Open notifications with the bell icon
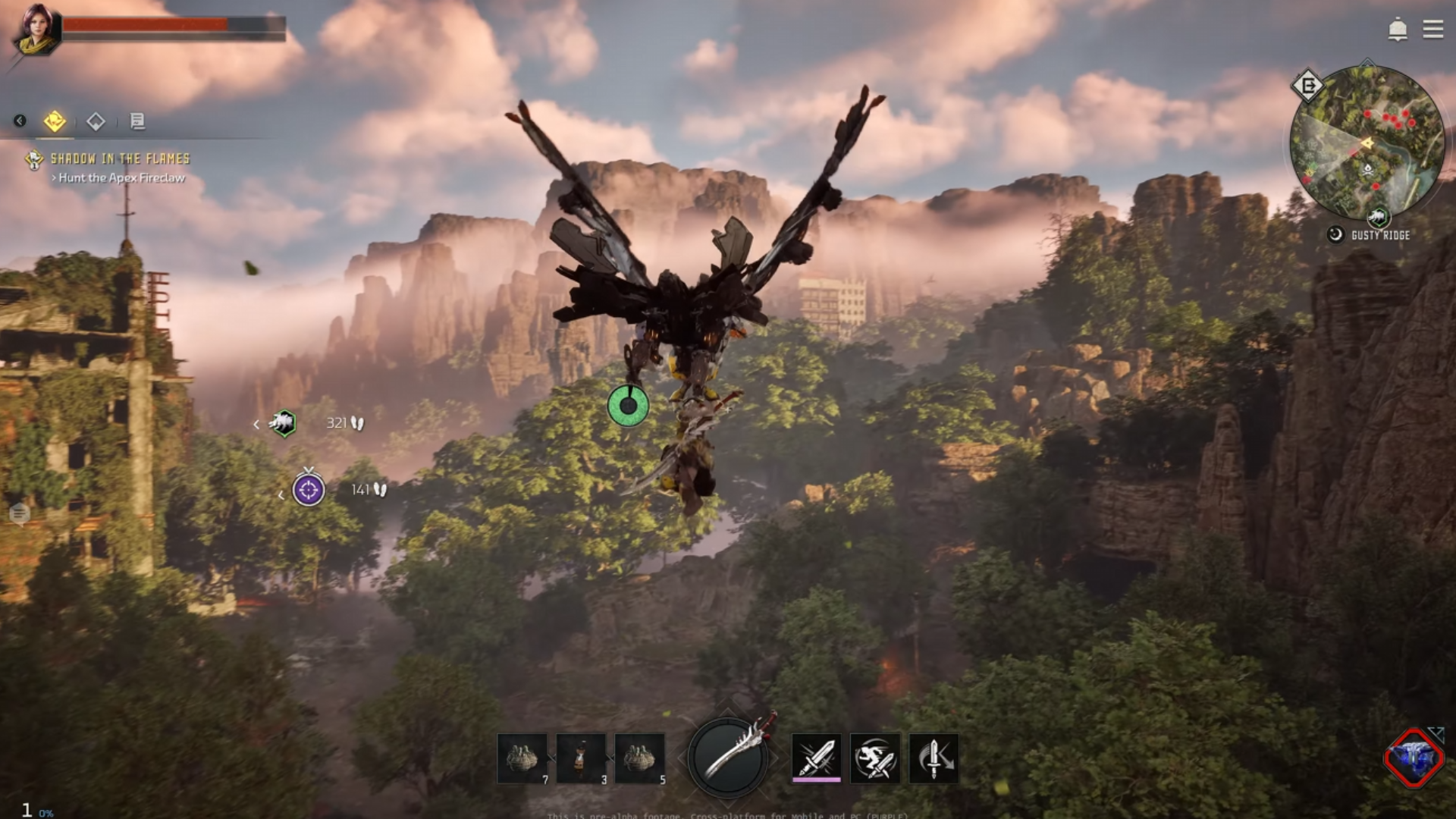Viewport: 1456px width, 819px height. 1397,30
